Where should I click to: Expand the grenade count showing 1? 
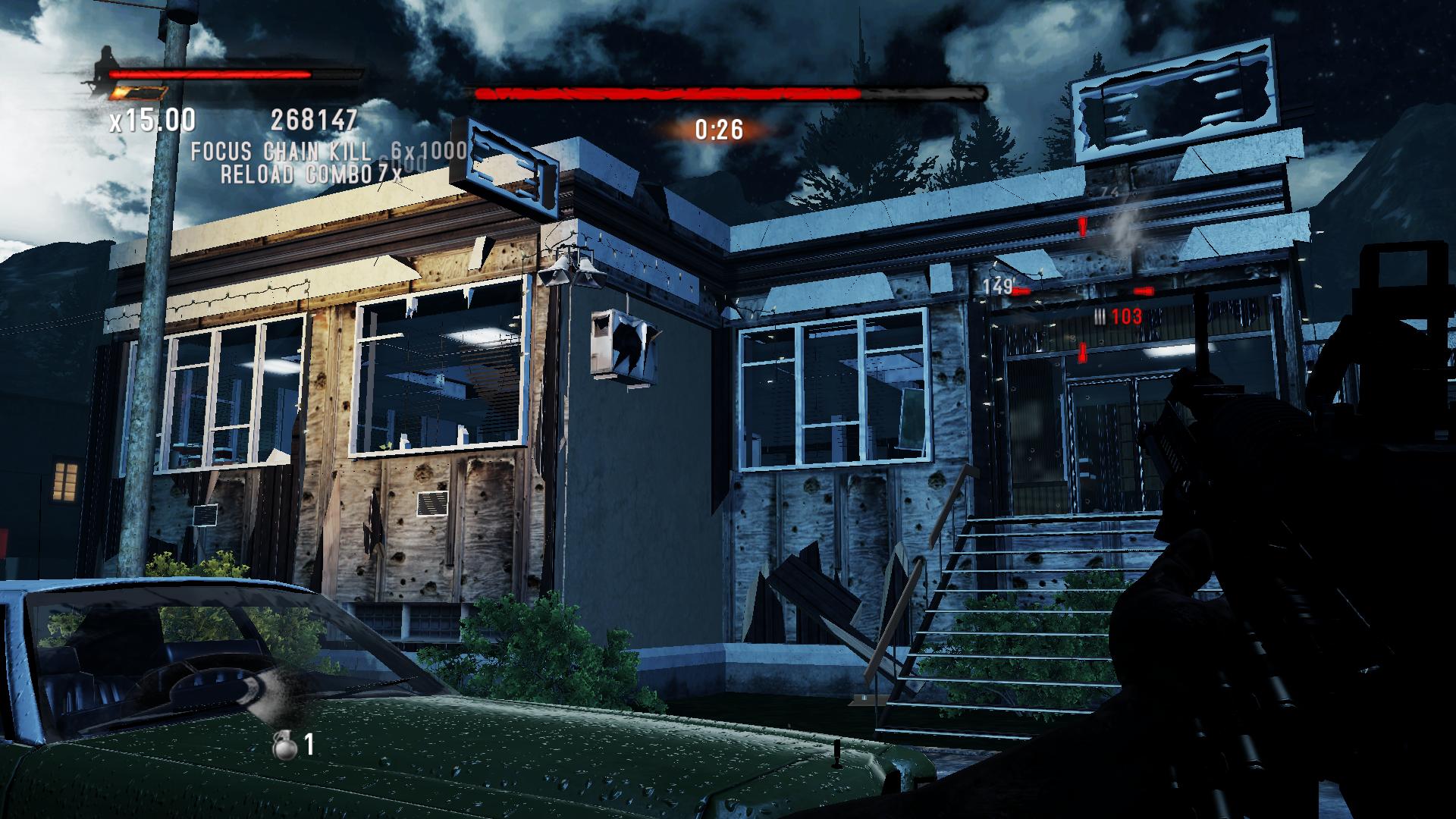click(309, 745)
